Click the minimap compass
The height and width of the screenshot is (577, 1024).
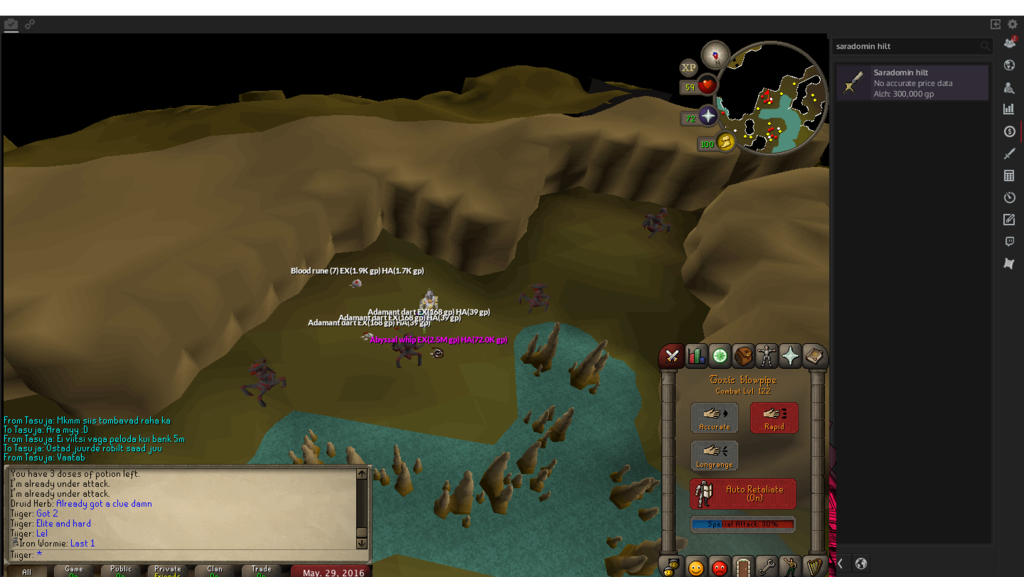715,54
